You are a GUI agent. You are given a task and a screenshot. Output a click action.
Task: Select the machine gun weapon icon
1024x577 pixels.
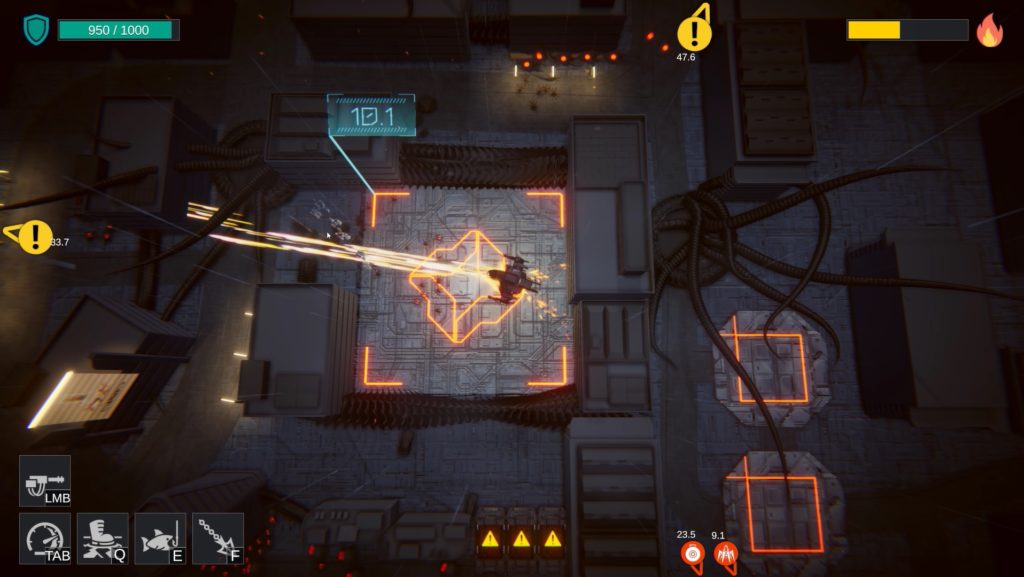point(45,481)
